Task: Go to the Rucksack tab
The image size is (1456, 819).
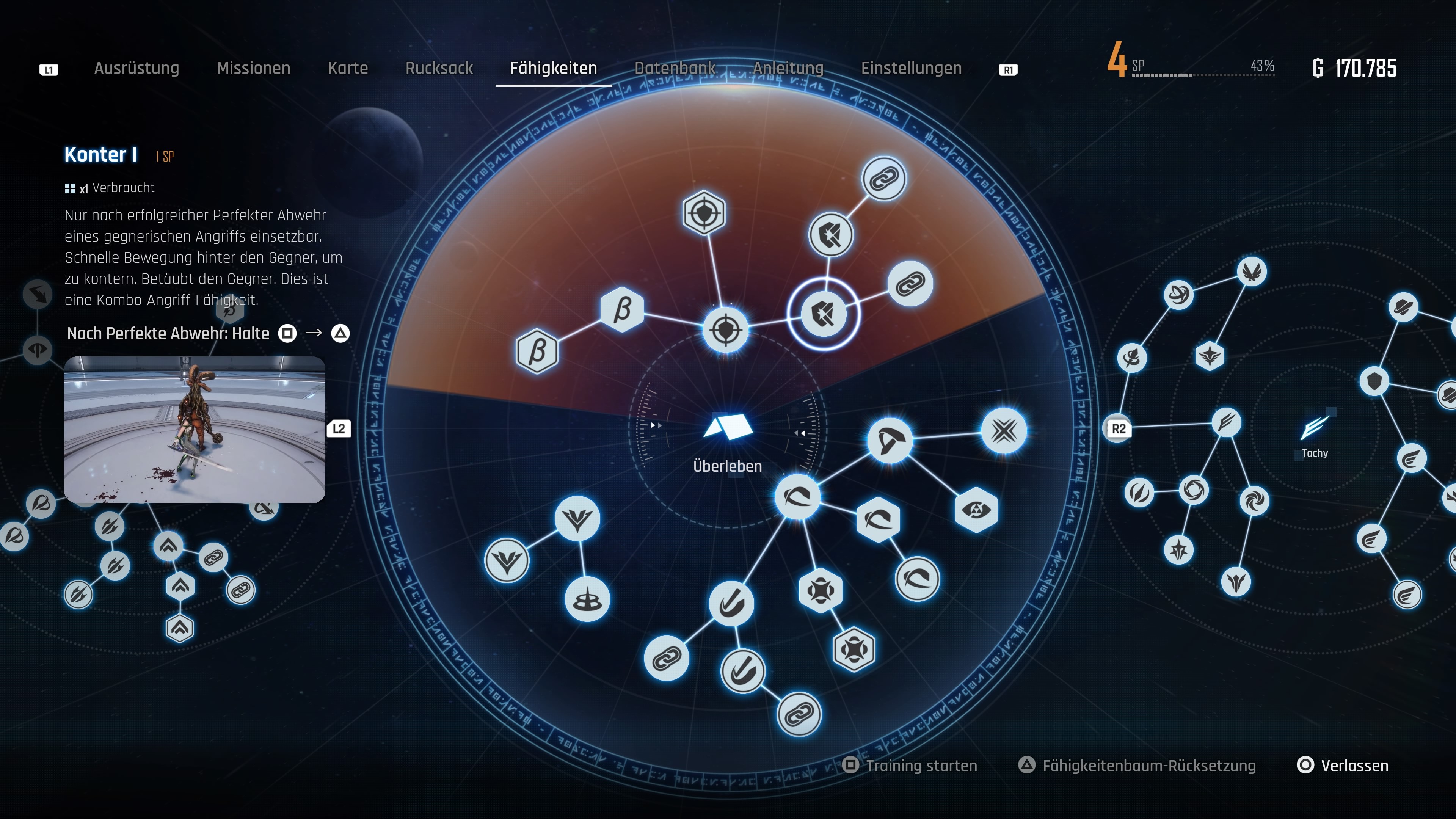Action: point(439,68)
